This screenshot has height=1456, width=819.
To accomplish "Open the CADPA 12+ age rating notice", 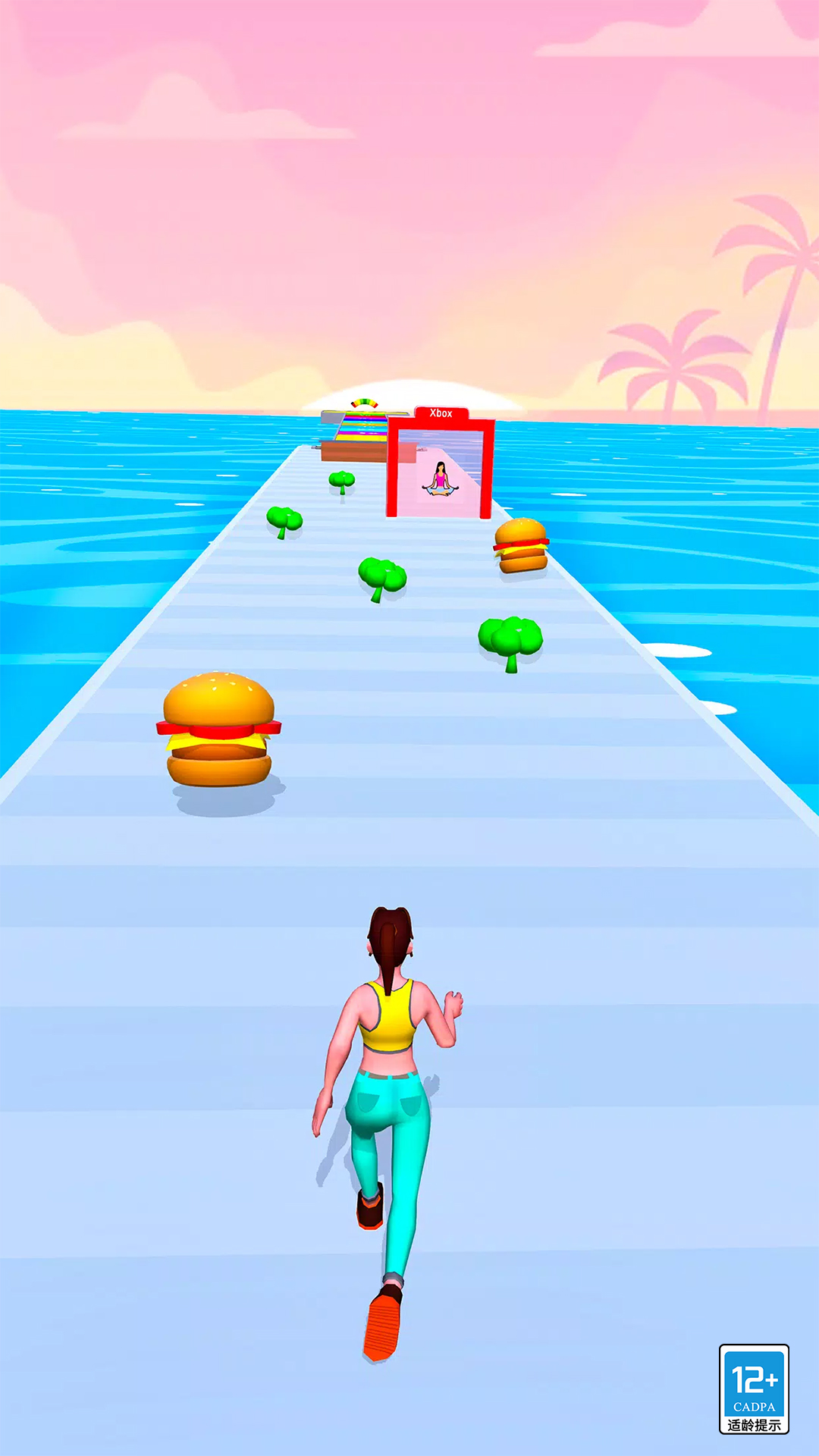I will pyautogui.click(x=754, y=1389).
